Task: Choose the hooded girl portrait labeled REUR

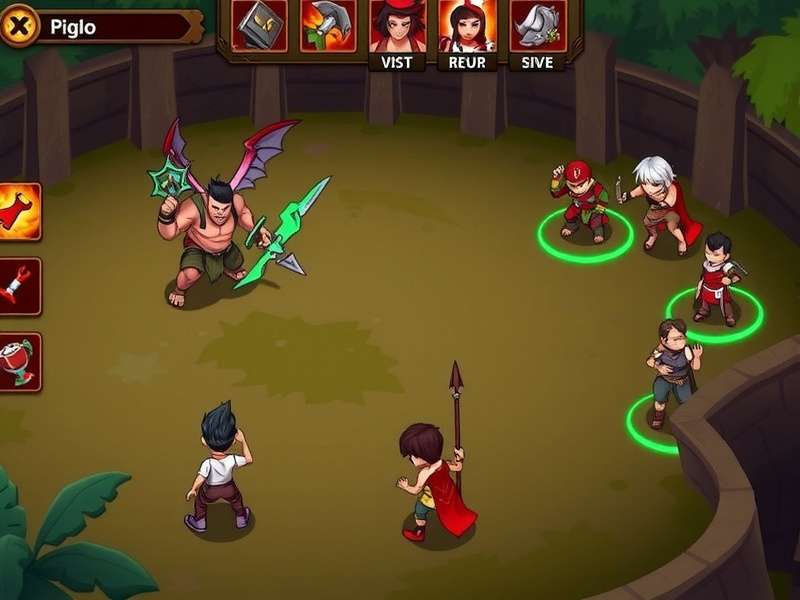Action: click(x=467, y=27)
